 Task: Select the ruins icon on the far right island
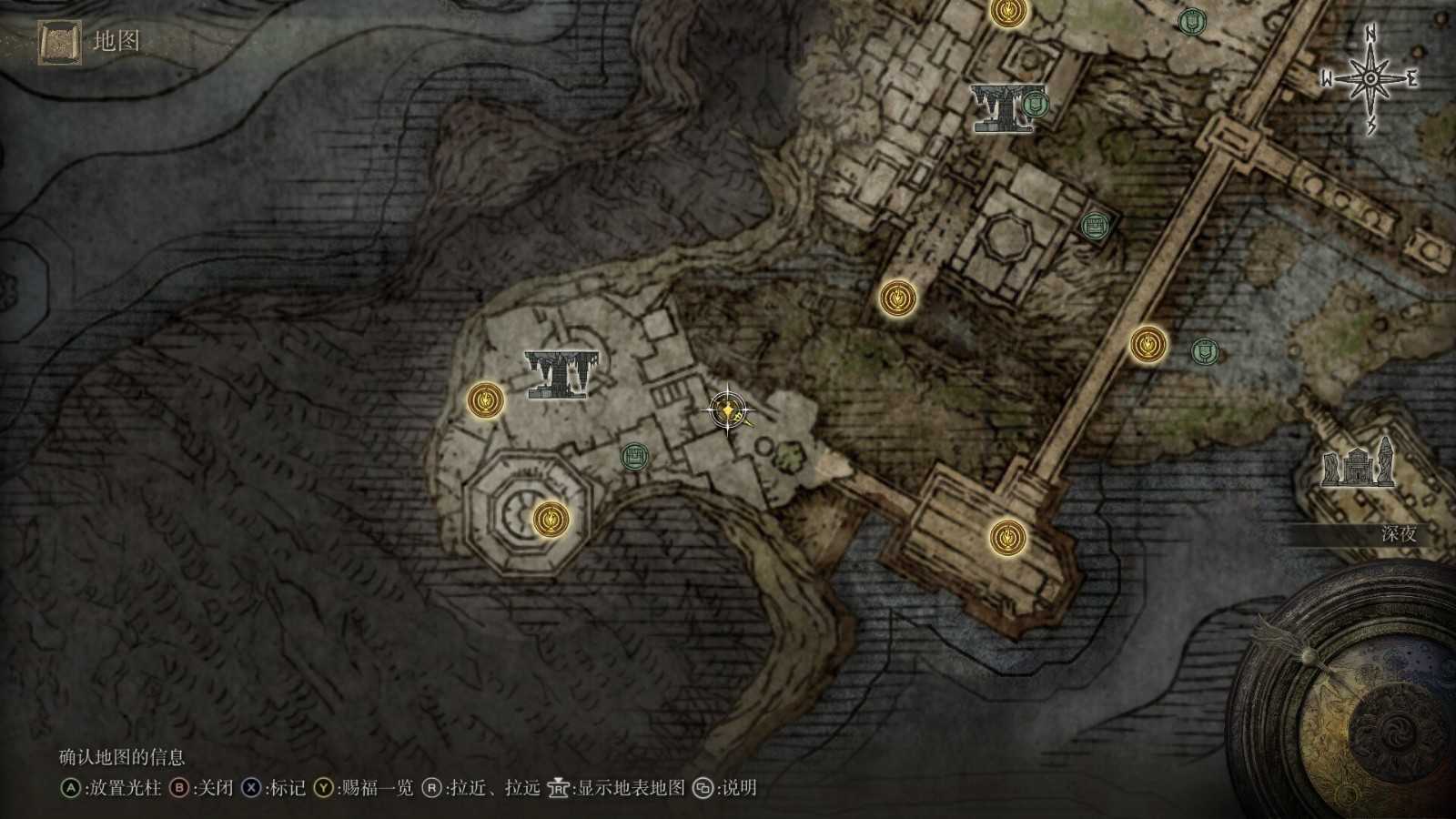pyautogui.click(x=1358, y=467)
